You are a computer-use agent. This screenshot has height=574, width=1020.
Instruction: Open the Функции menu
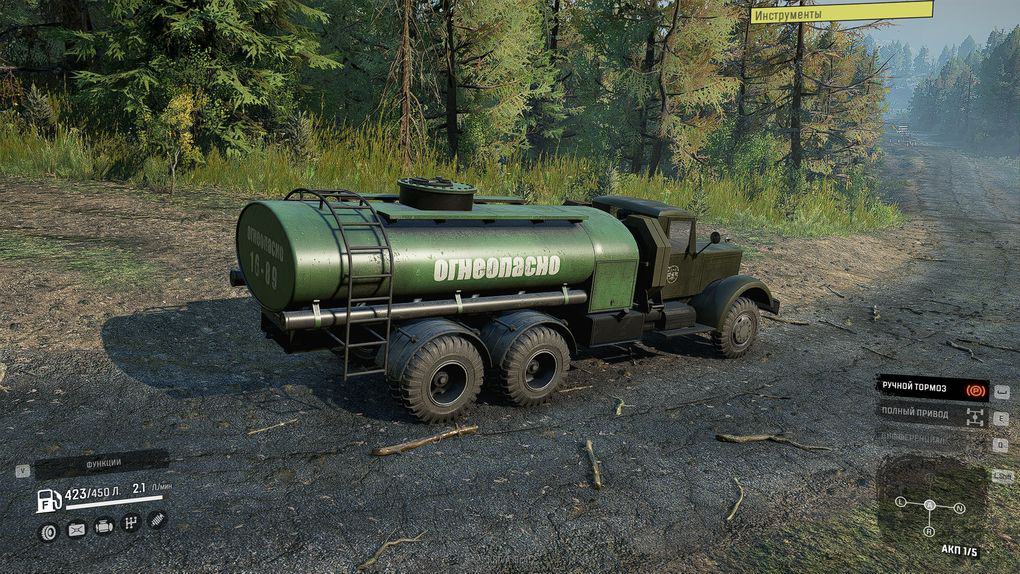click(102, 463)
